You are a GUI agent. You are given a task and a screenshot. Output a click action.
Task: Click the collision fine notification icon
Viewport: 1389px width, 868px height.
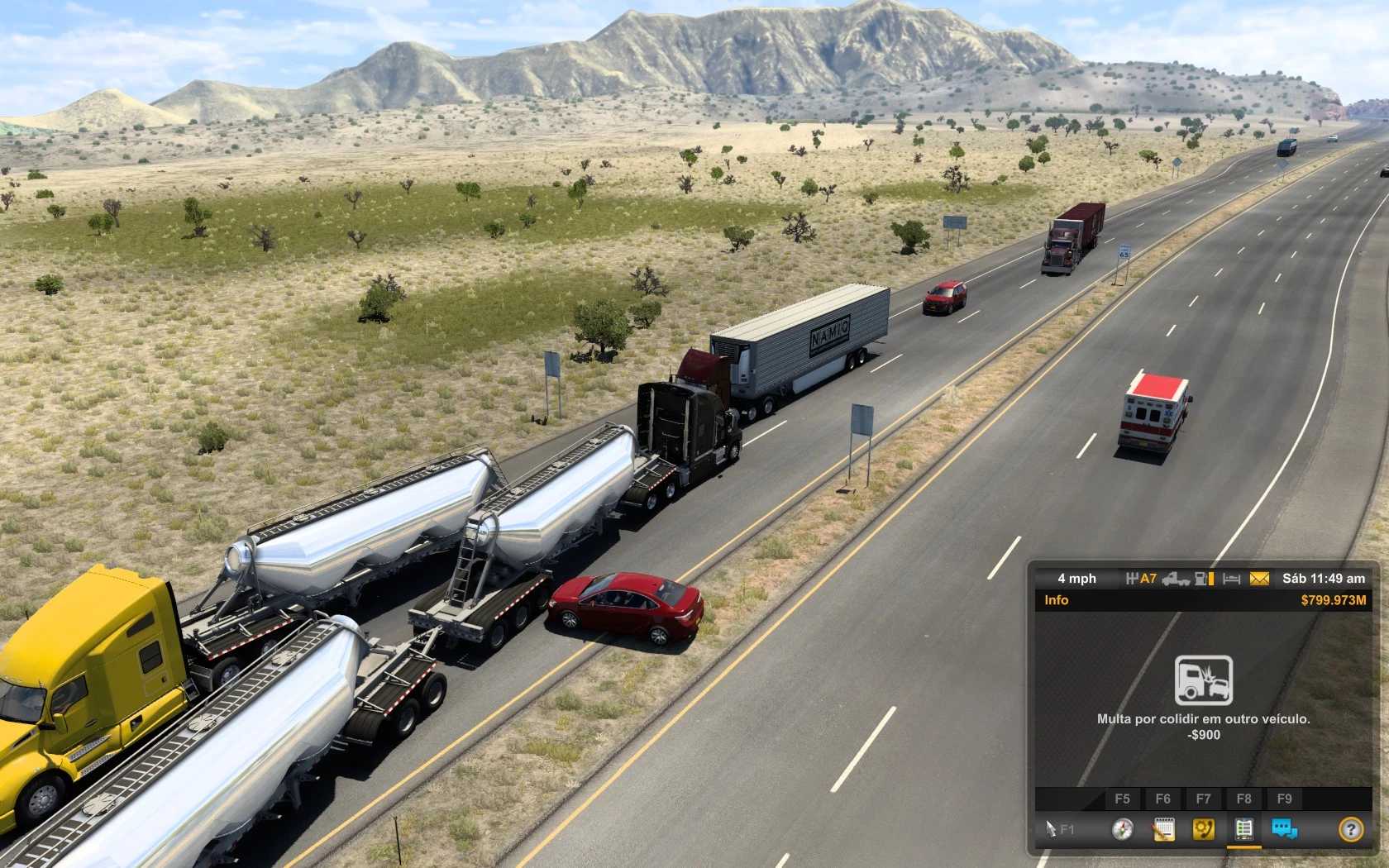click(x=1204, y=680)
